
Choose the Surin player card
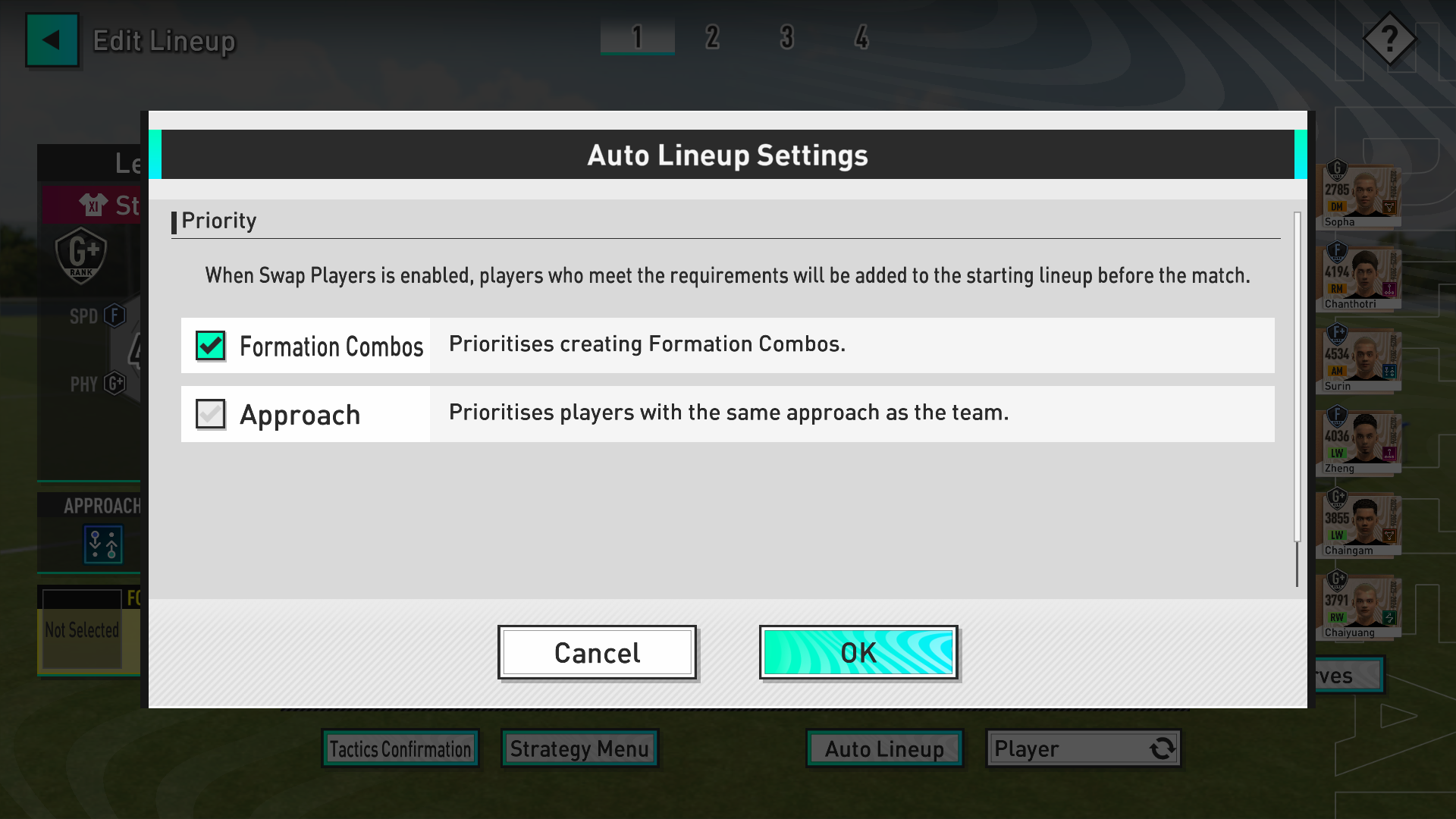pos(1359,359)
